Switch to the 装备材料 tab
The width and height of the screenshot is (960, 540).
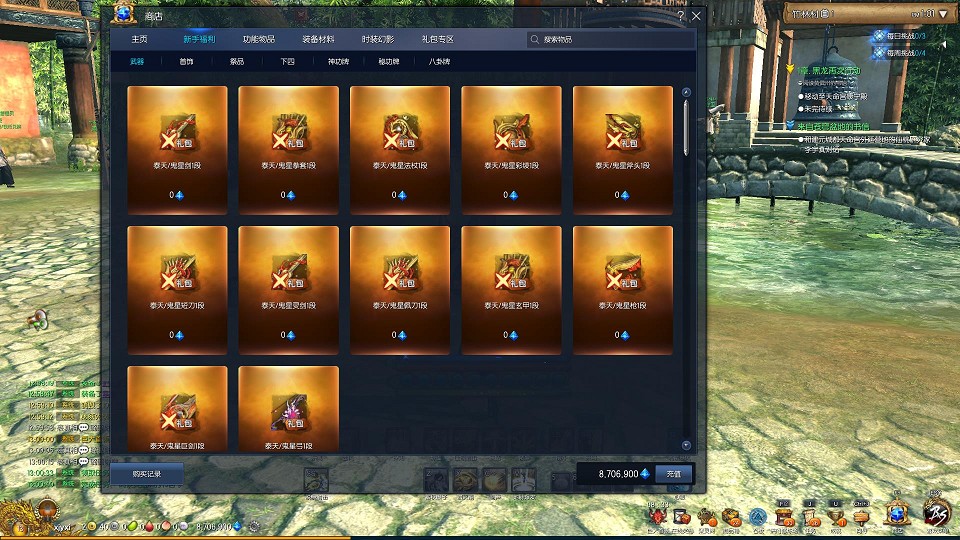[318, 39]
